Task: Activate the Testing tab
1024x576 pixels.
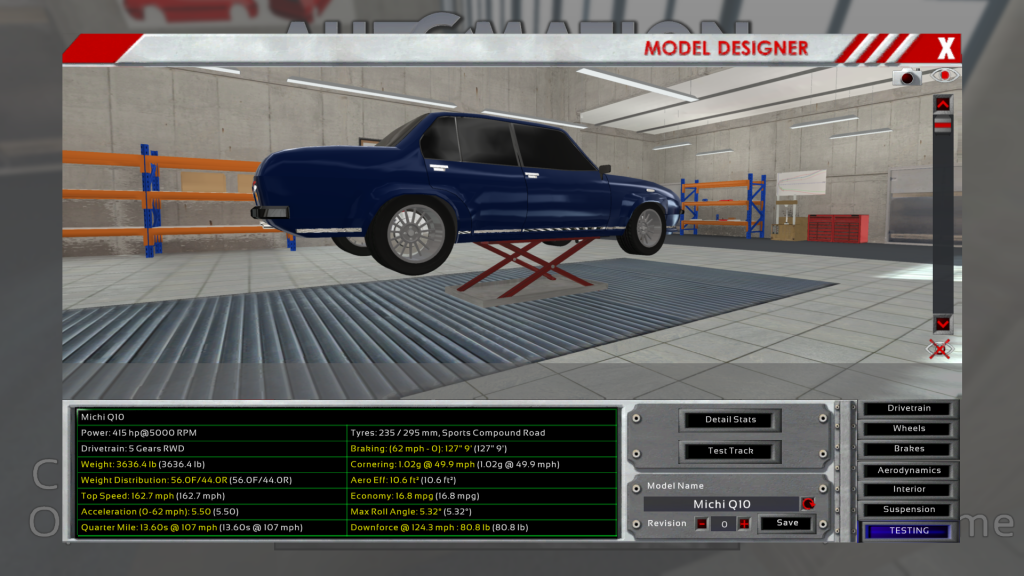Action: pyautogui.click(x=909, y=531)
